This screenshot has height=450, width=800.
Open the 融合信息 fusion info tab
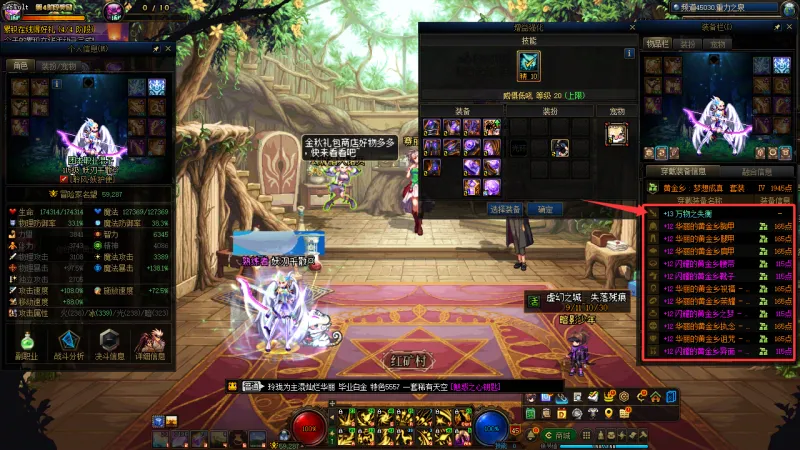tap(755, 172)
